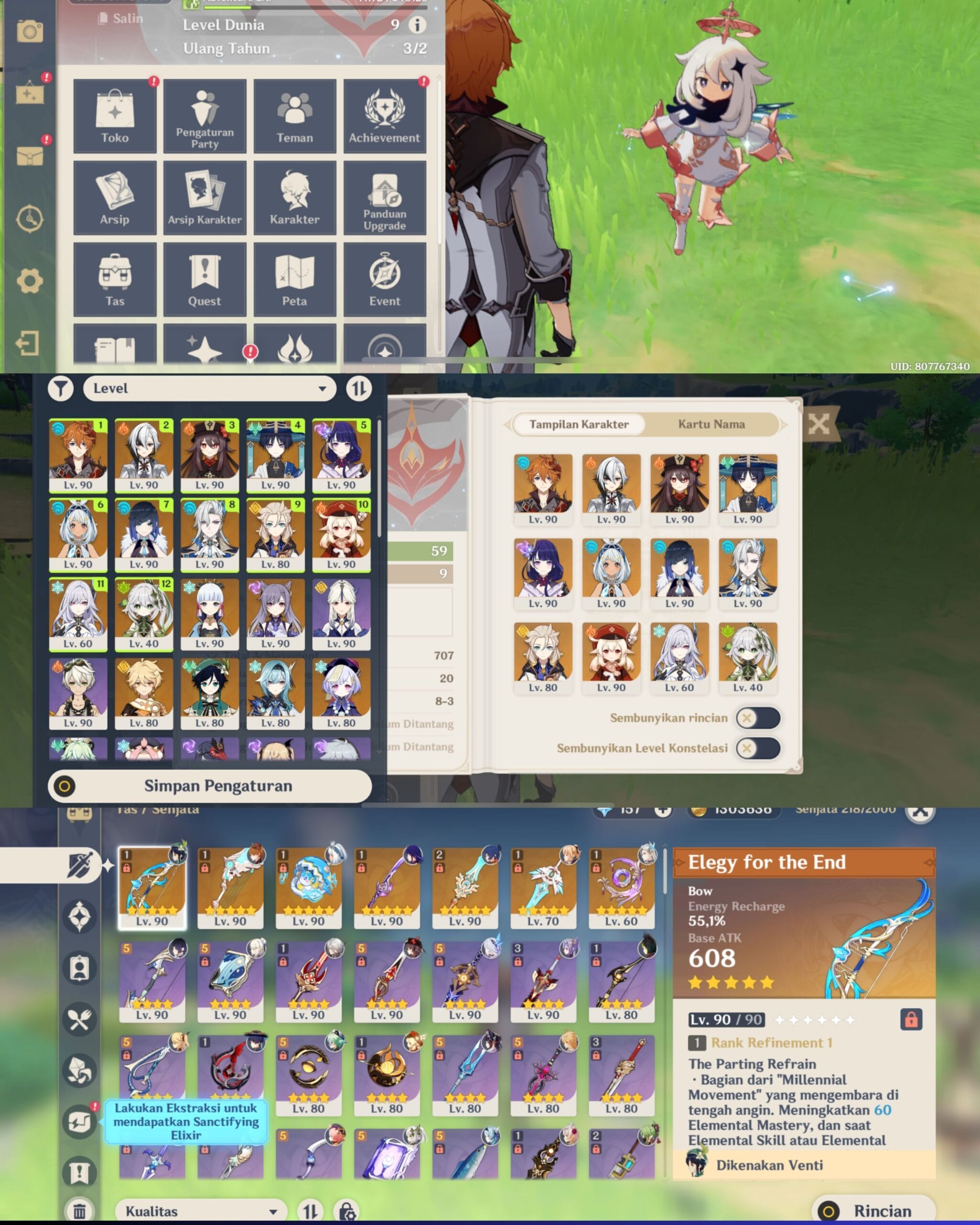Screen dimensions: 980x1225
Task: Open the Kualitas sort dropdown
Action: 201,1210
